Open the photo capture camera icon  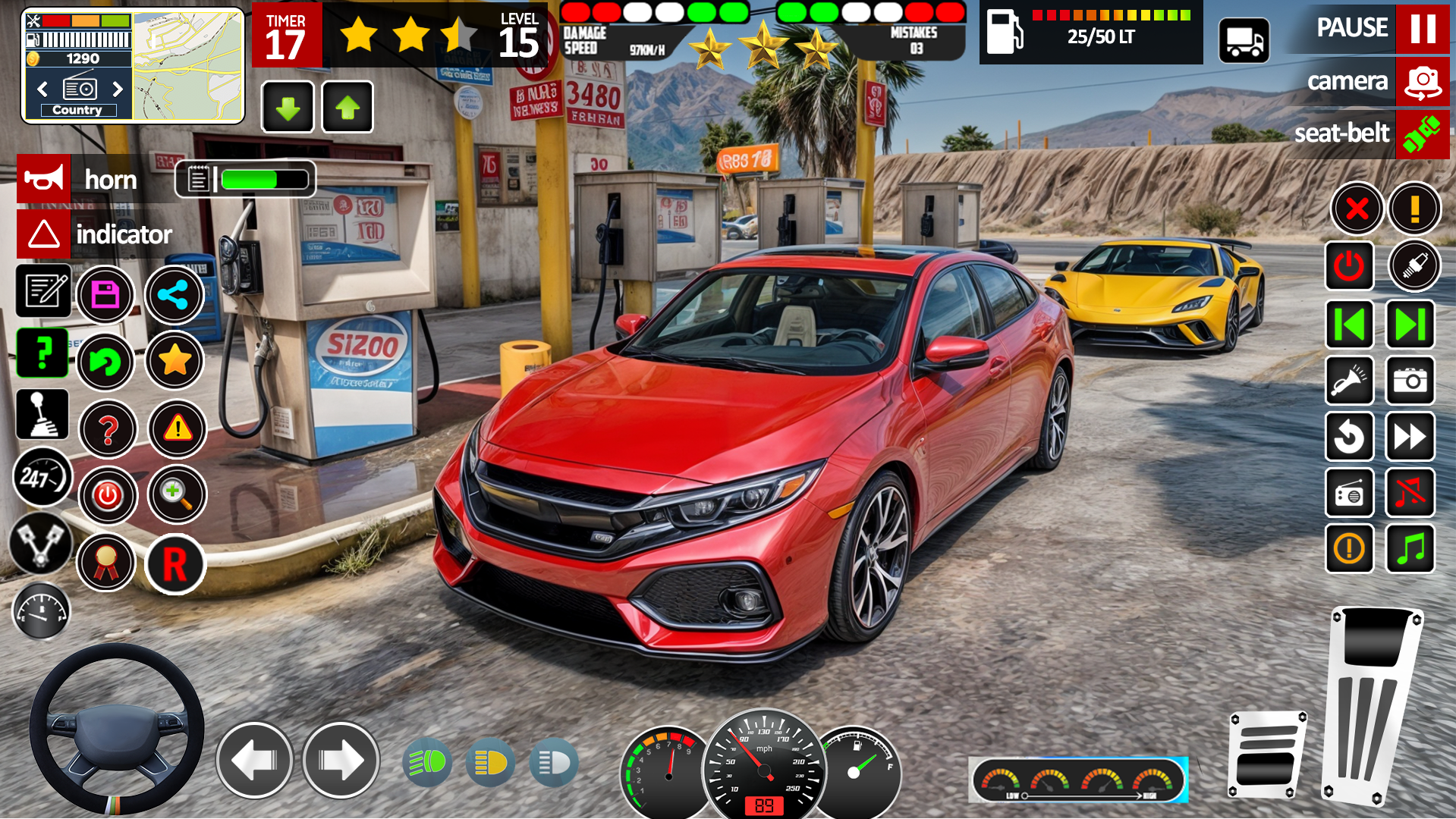(x=1410, y=381)
